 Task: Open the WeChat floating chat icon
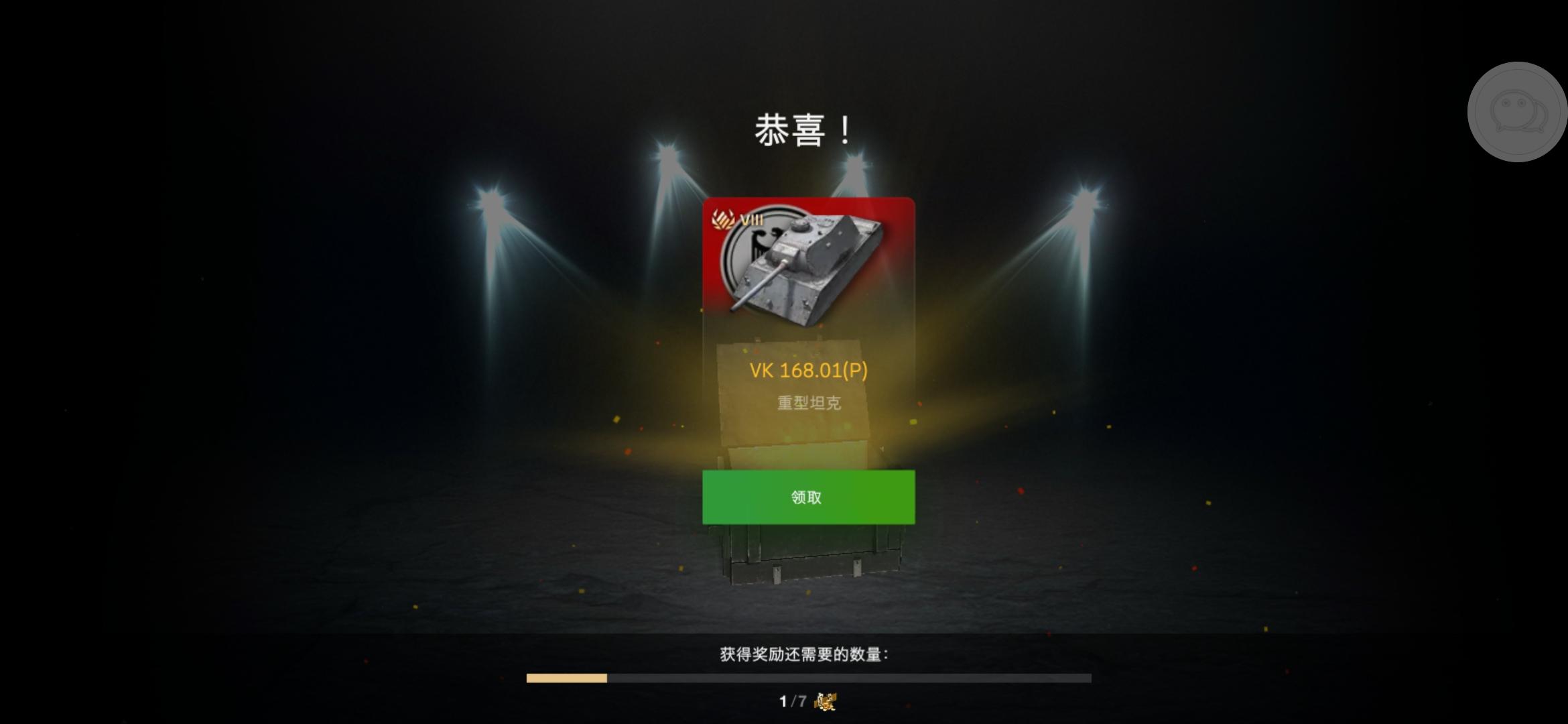[1518, 113]
